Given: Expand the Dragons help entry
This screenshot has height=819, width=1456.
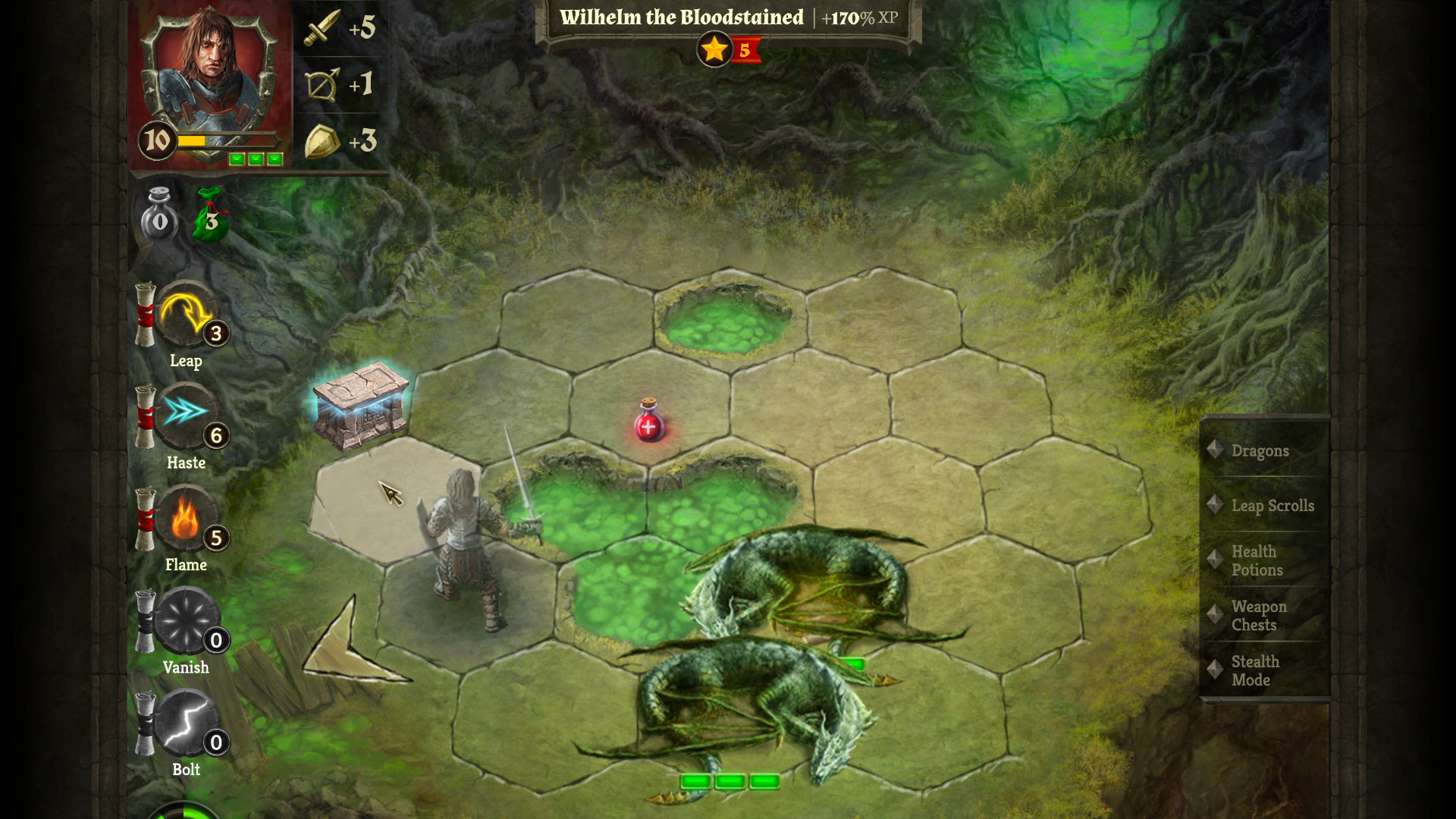Looking at the screenshot, I should click(x=1260, y=450).
